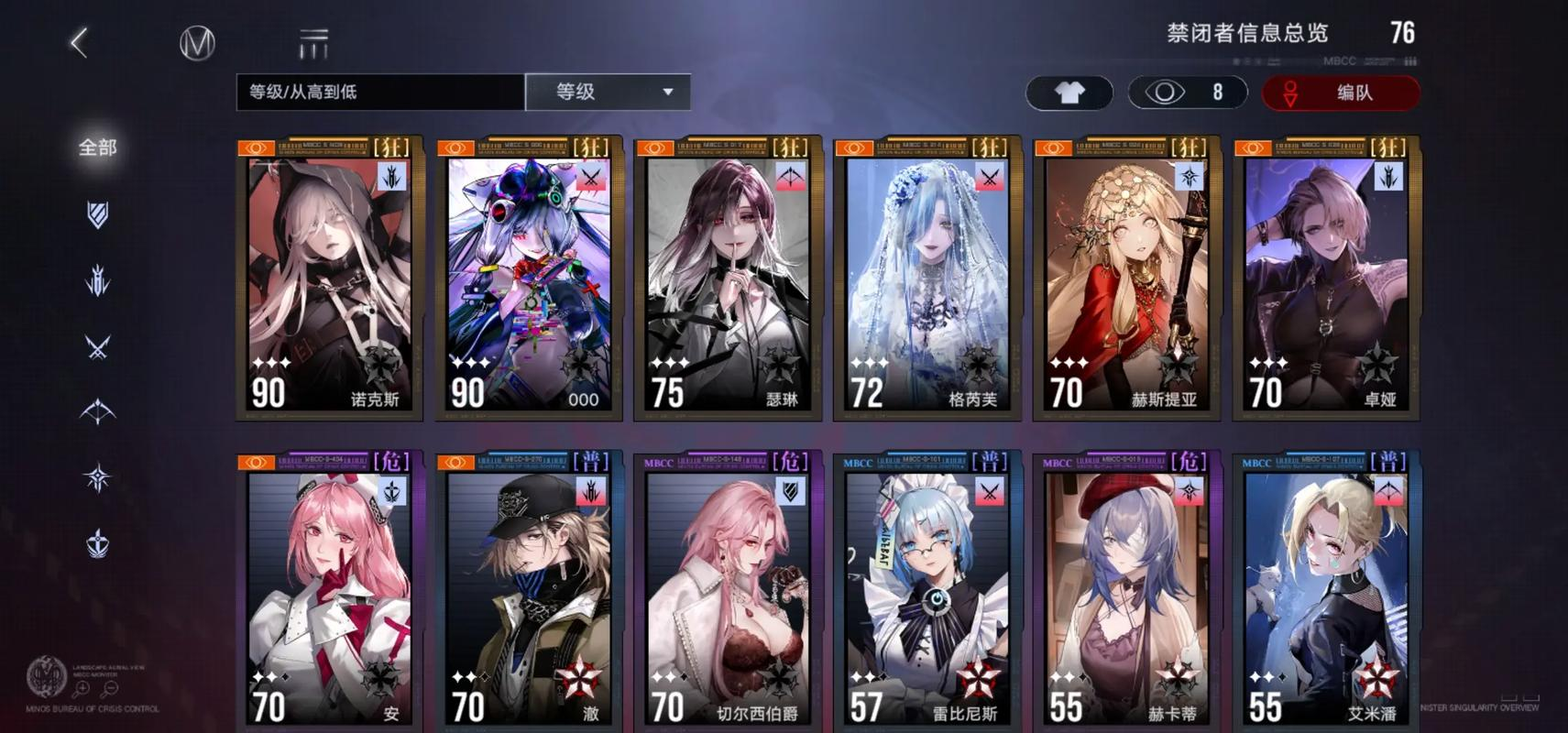
Task: Go back with the arrow button
Action: point(80,43)
